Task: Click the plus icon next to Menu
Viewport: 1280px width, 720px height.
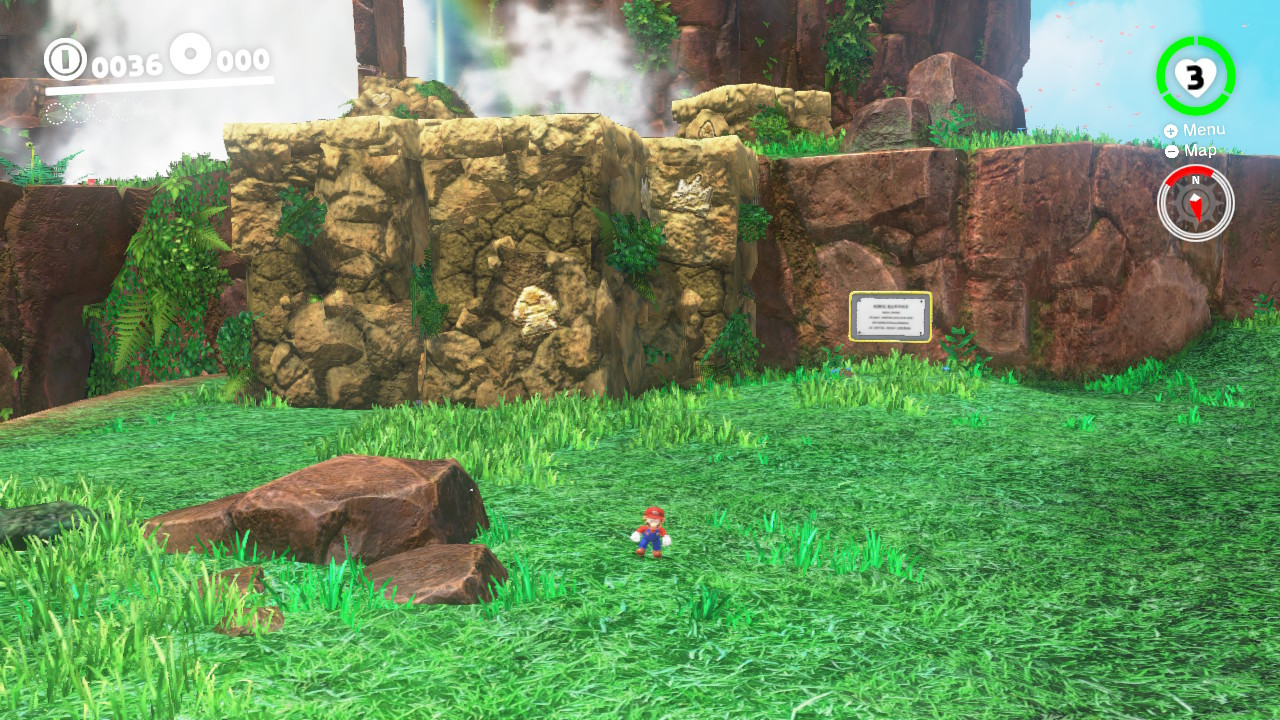Action: pos(1170,130)
